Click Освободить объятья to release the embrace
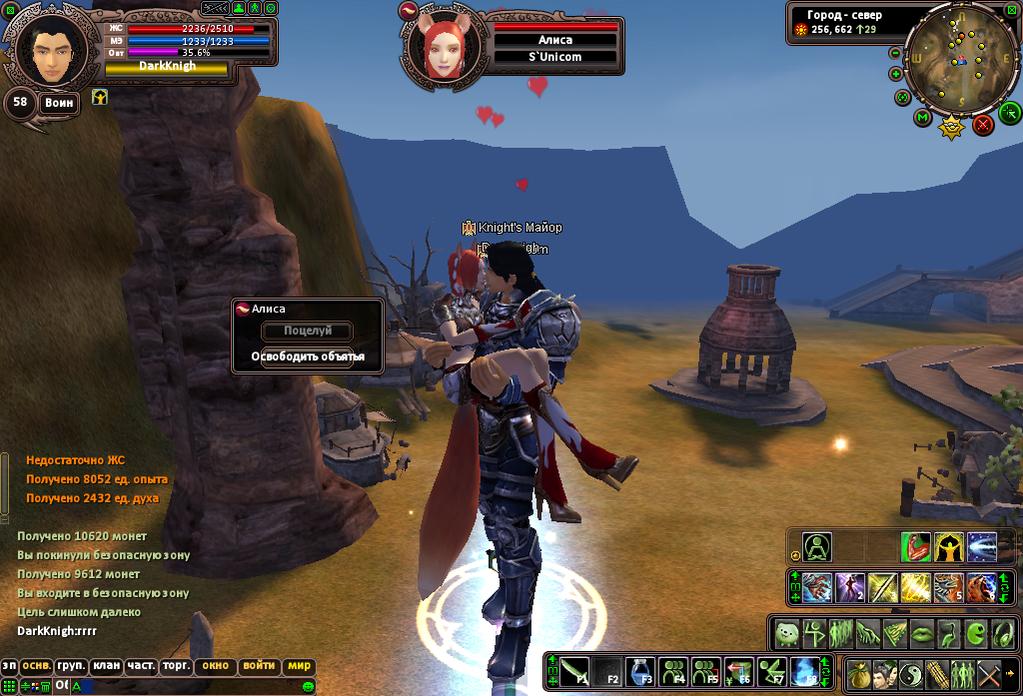This screenshot has height=696, width=1023. (307, 356)
